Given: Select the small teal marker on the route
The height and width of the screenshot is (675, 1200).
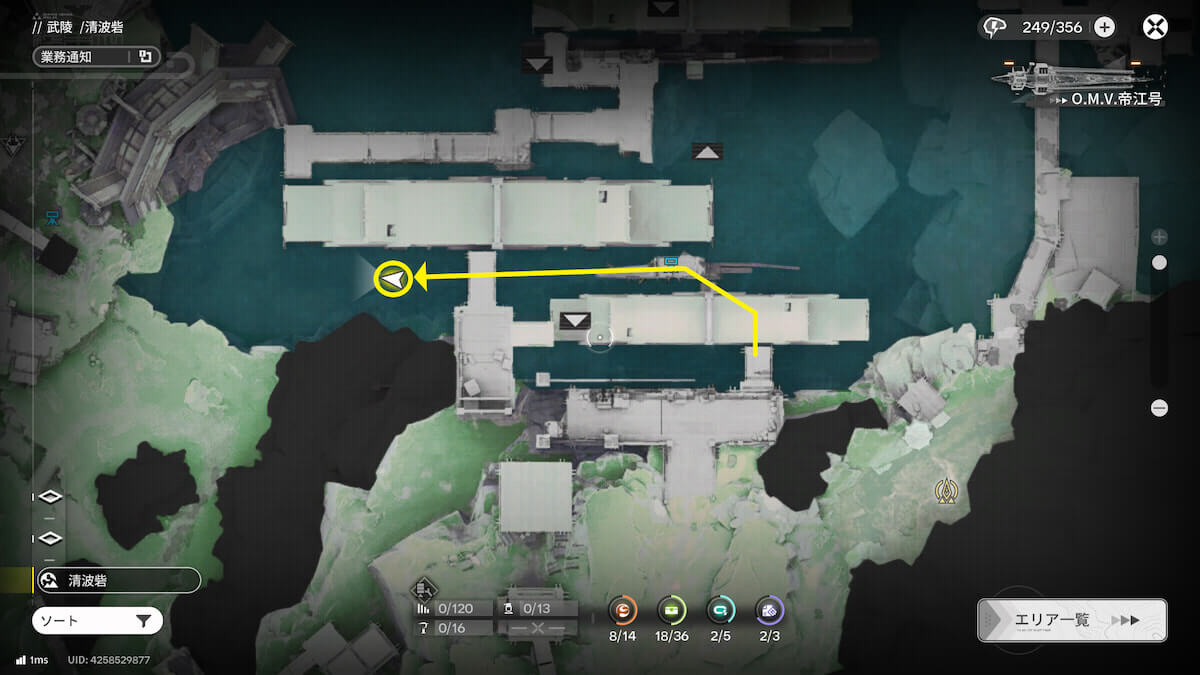Looking at the screenshot, I should (x=671, y=261).
